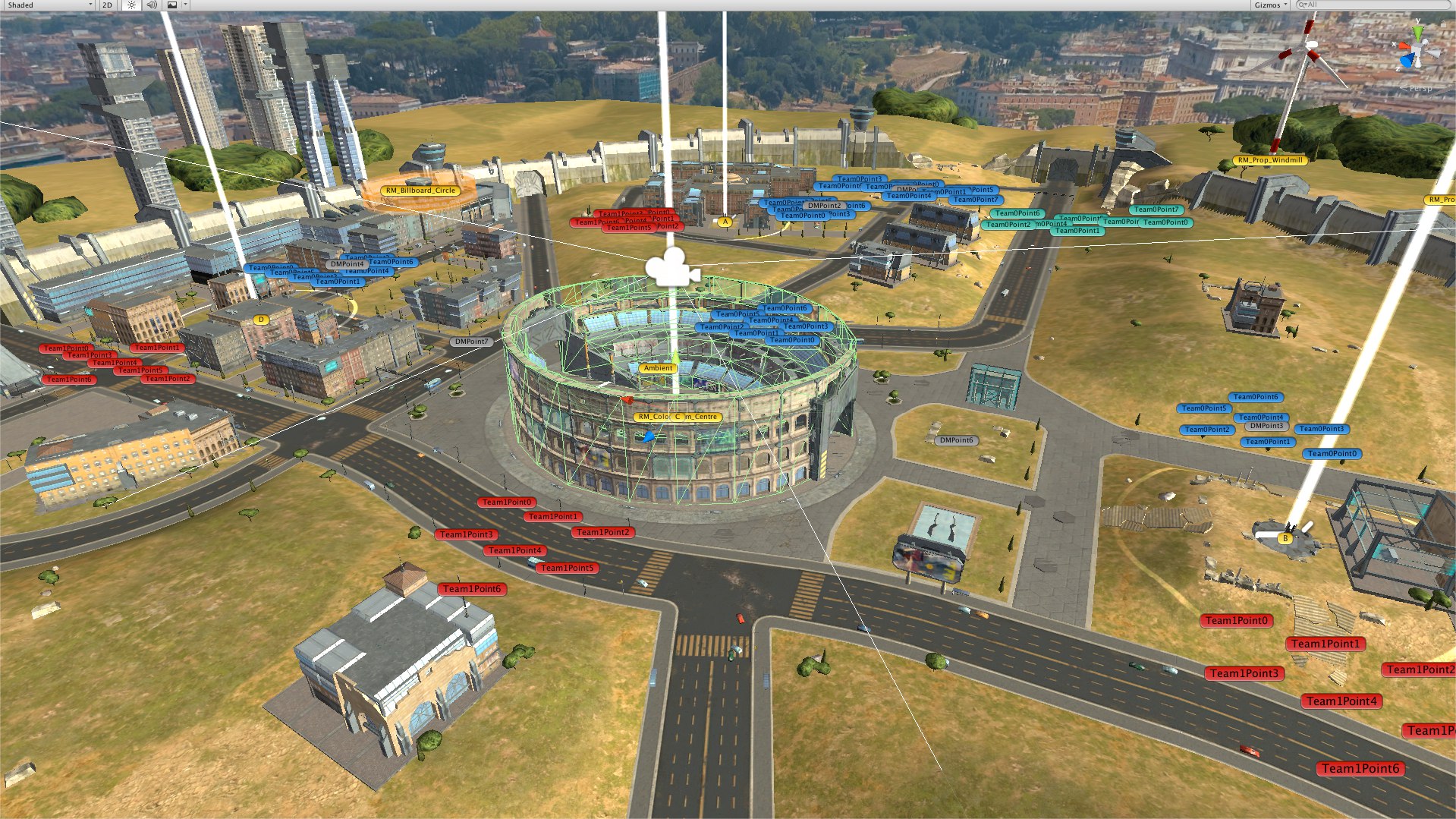
Task: Select the green Y axis cone
Action: 1417,33
